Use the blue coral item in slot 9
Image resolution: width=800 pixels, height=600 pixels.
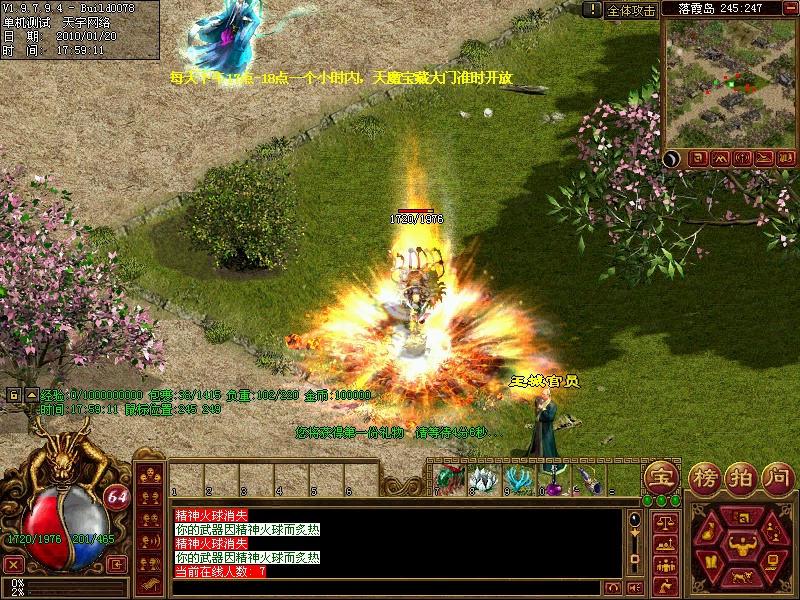pos(517,480)
